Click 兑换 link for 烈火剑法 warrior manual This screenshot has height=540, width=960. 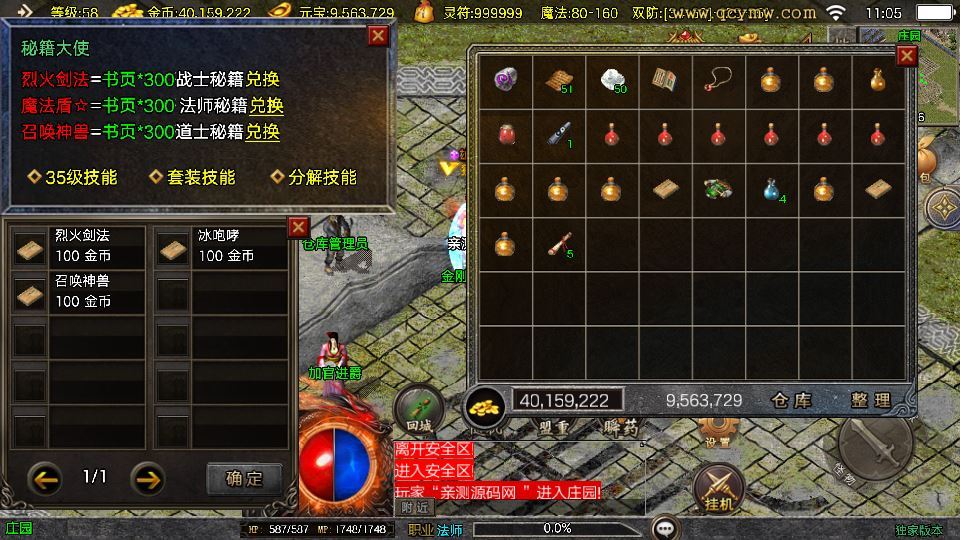(263, 80)
